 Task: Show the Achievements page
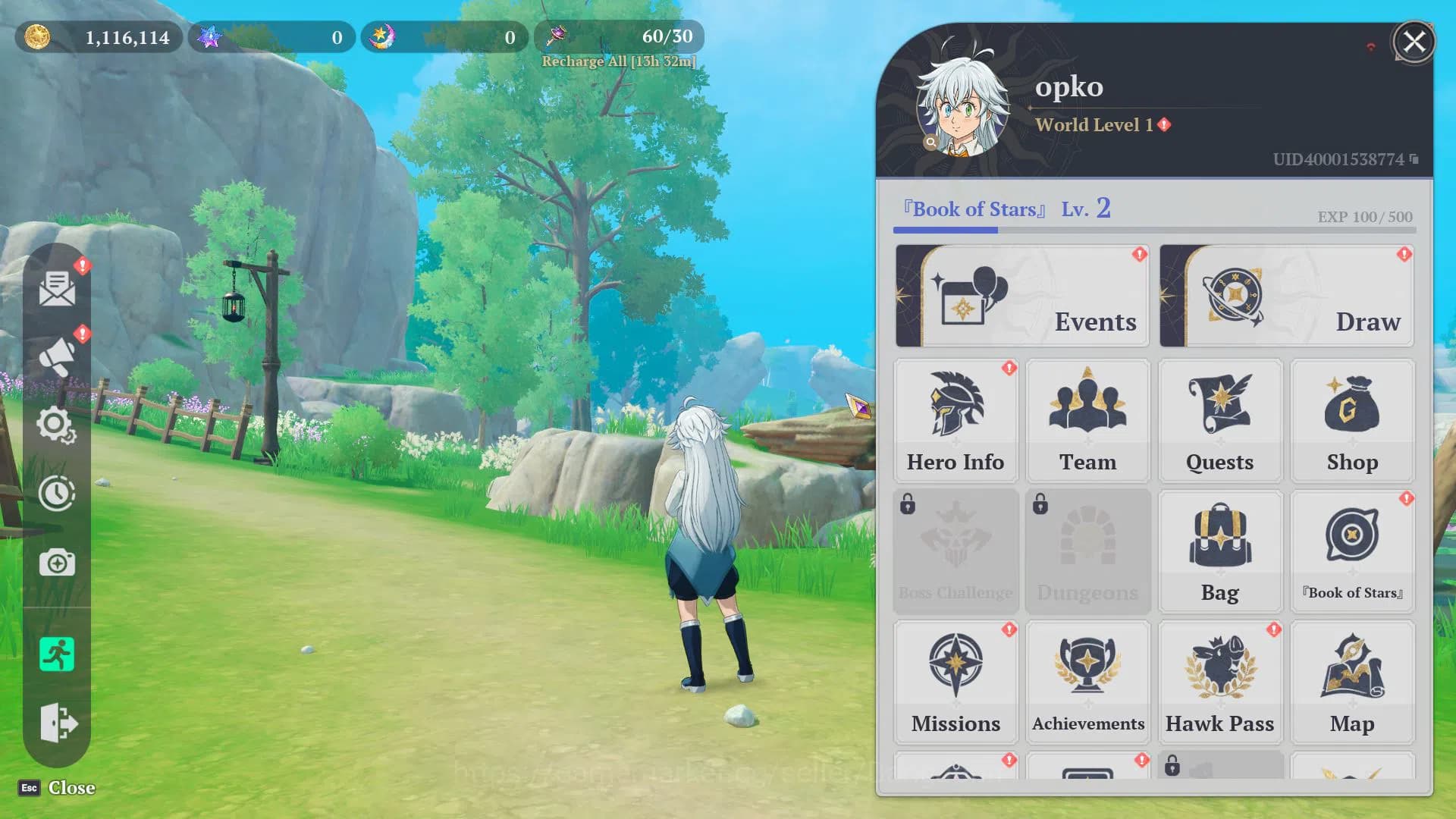(x=1087, y=682)
